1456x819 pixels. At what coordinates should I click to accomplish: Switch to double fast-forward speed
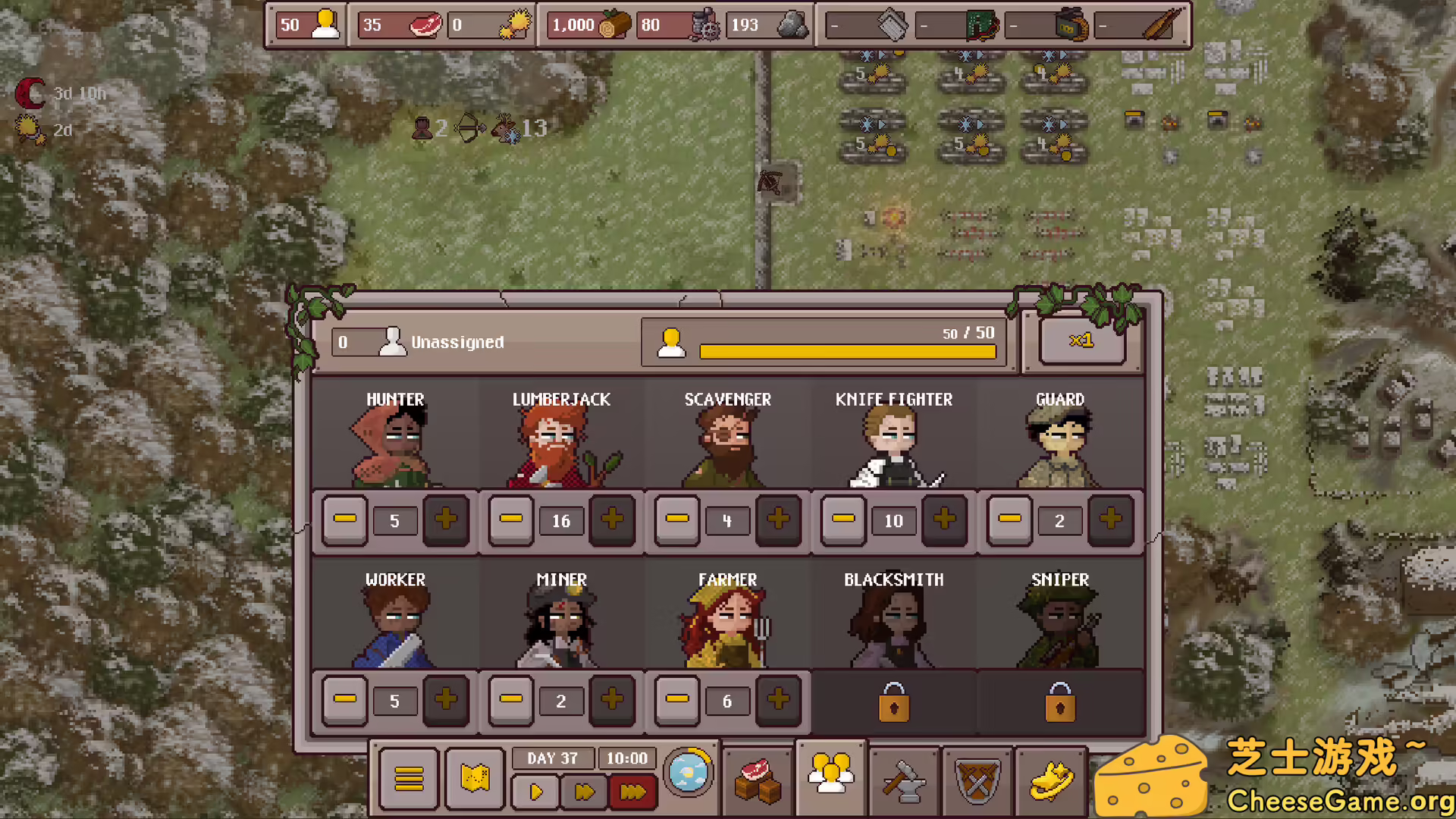584,792
